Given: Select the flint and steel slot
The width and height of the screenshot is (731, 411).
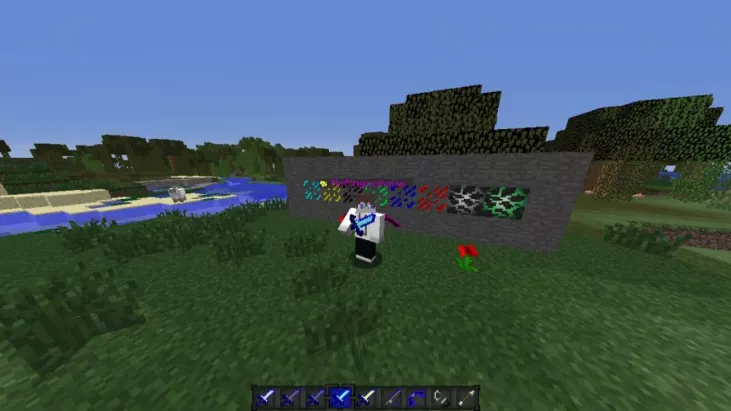Looking at the screenshot, I should pos(441,397).
